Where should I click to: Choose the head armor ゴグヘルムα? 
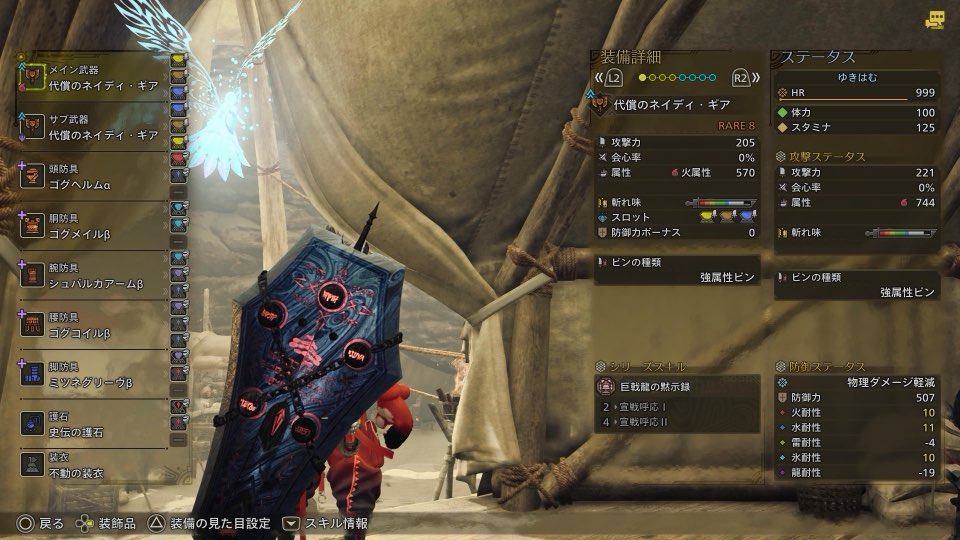(96, 176)
